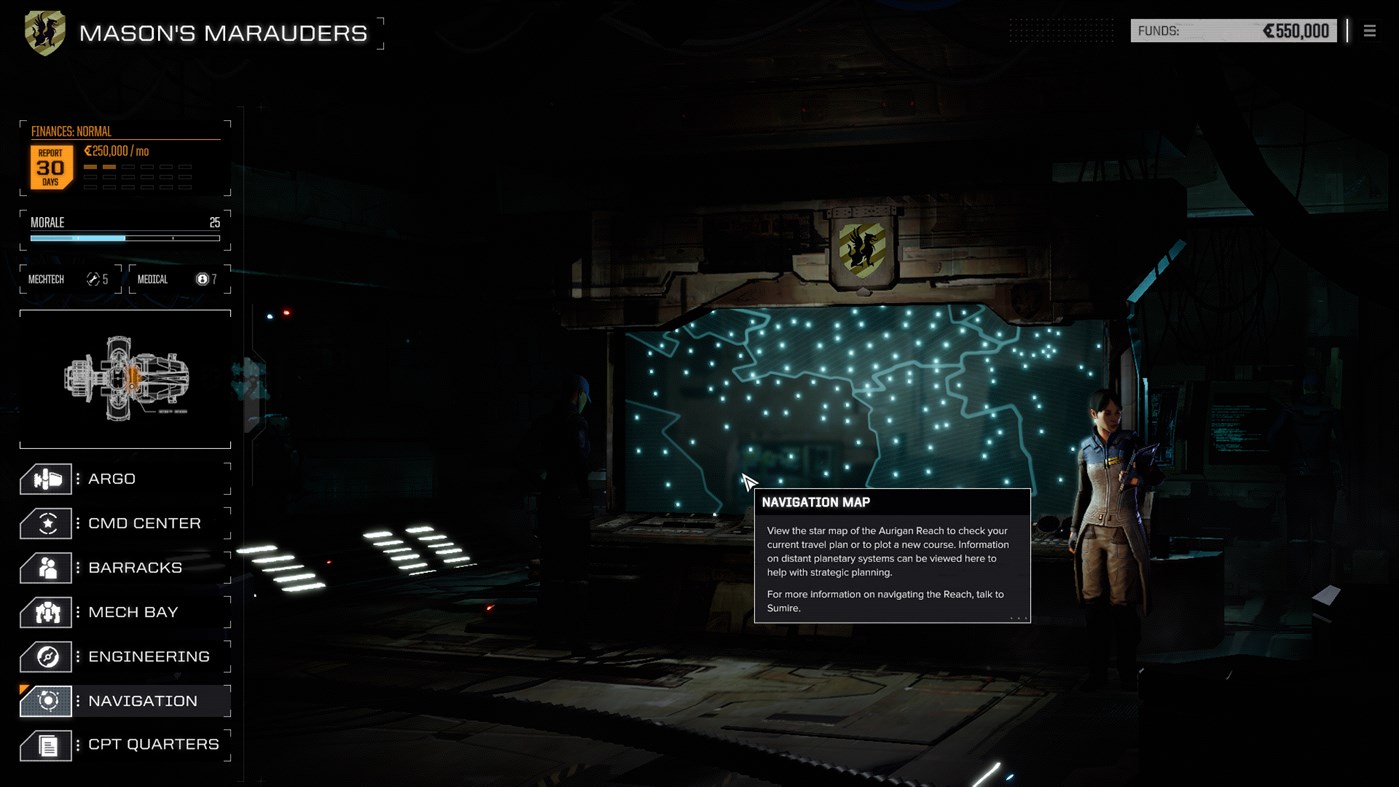Image resolution: width=1399 pixels, height=787 pixels.
Task: Click the Barracks personnel icon
Action: (x=45, y=567)
